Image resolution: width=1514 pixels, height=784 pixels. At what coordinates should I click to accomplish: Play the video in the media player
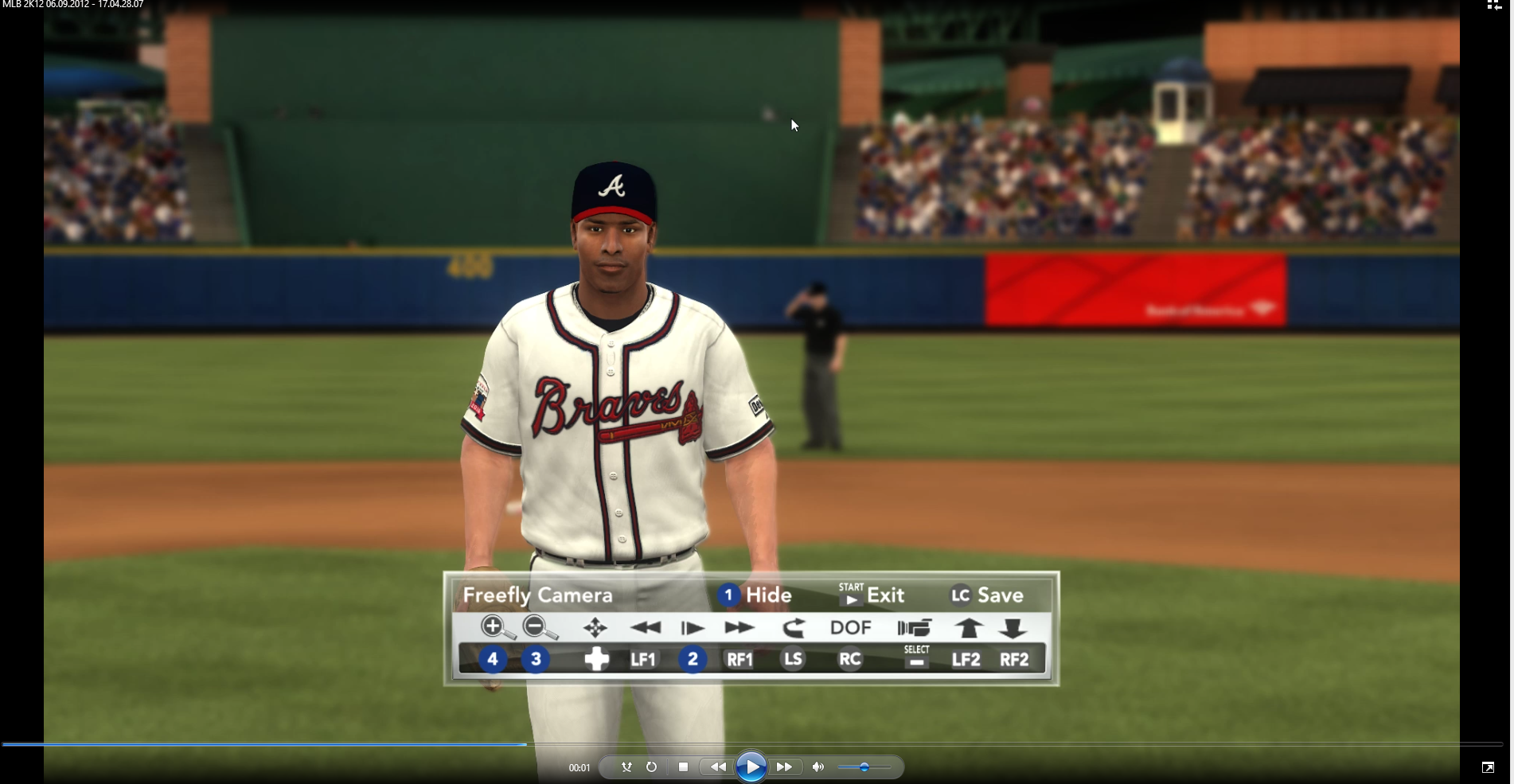(x=751, y=767)
